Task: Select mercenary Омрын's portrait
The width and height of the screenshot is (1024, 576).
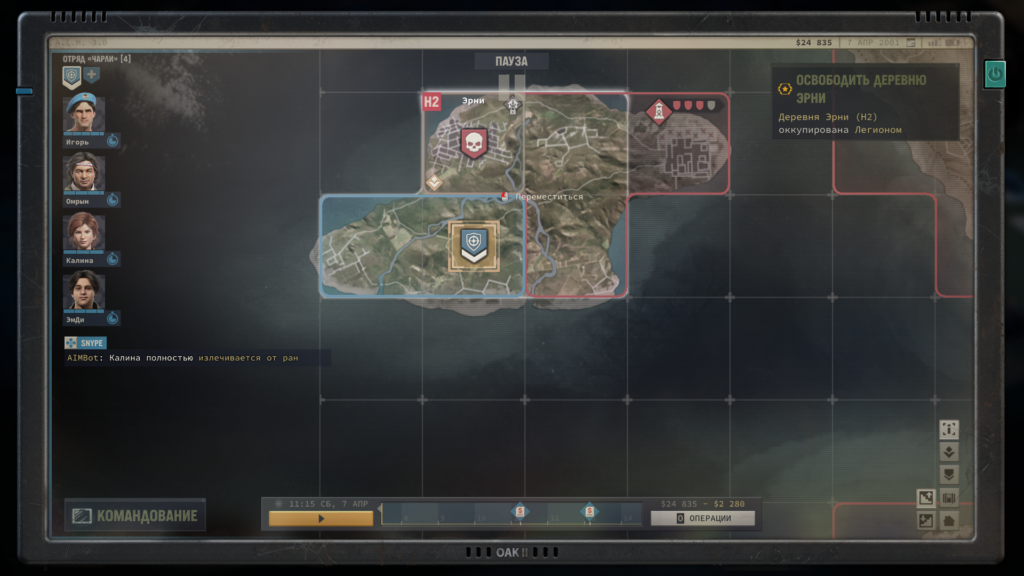Action: tap(84, 173)
